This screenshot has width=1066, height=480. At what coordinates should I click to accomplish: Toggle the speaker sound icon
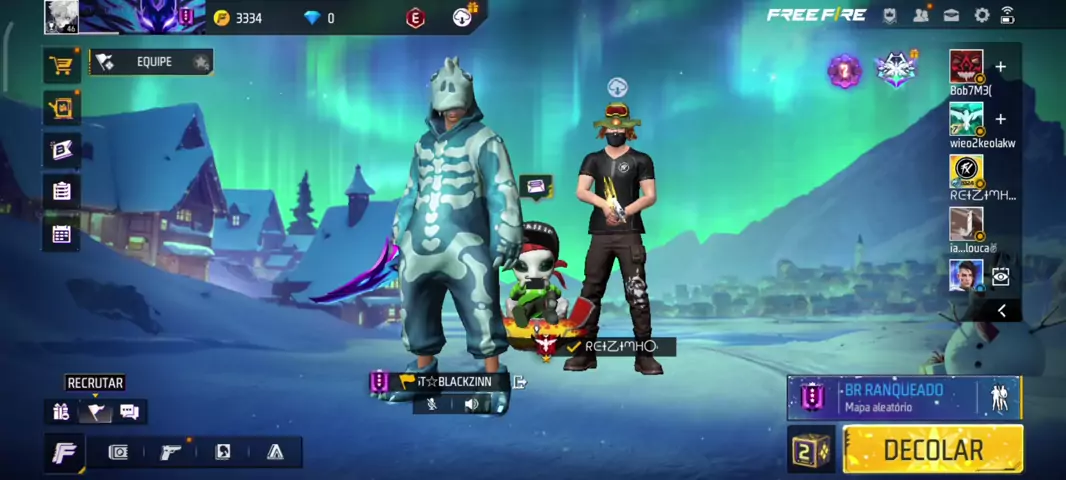[x=471, y=404]
